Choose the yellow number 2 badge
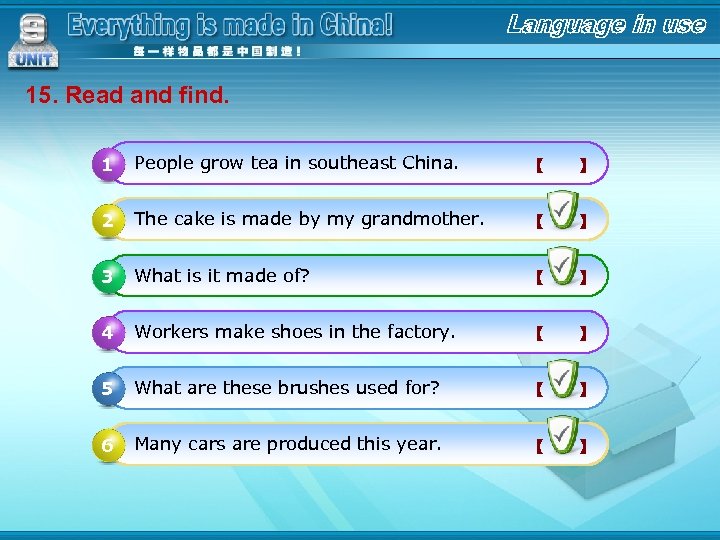The image size is (720, 540). click(108, 220)
